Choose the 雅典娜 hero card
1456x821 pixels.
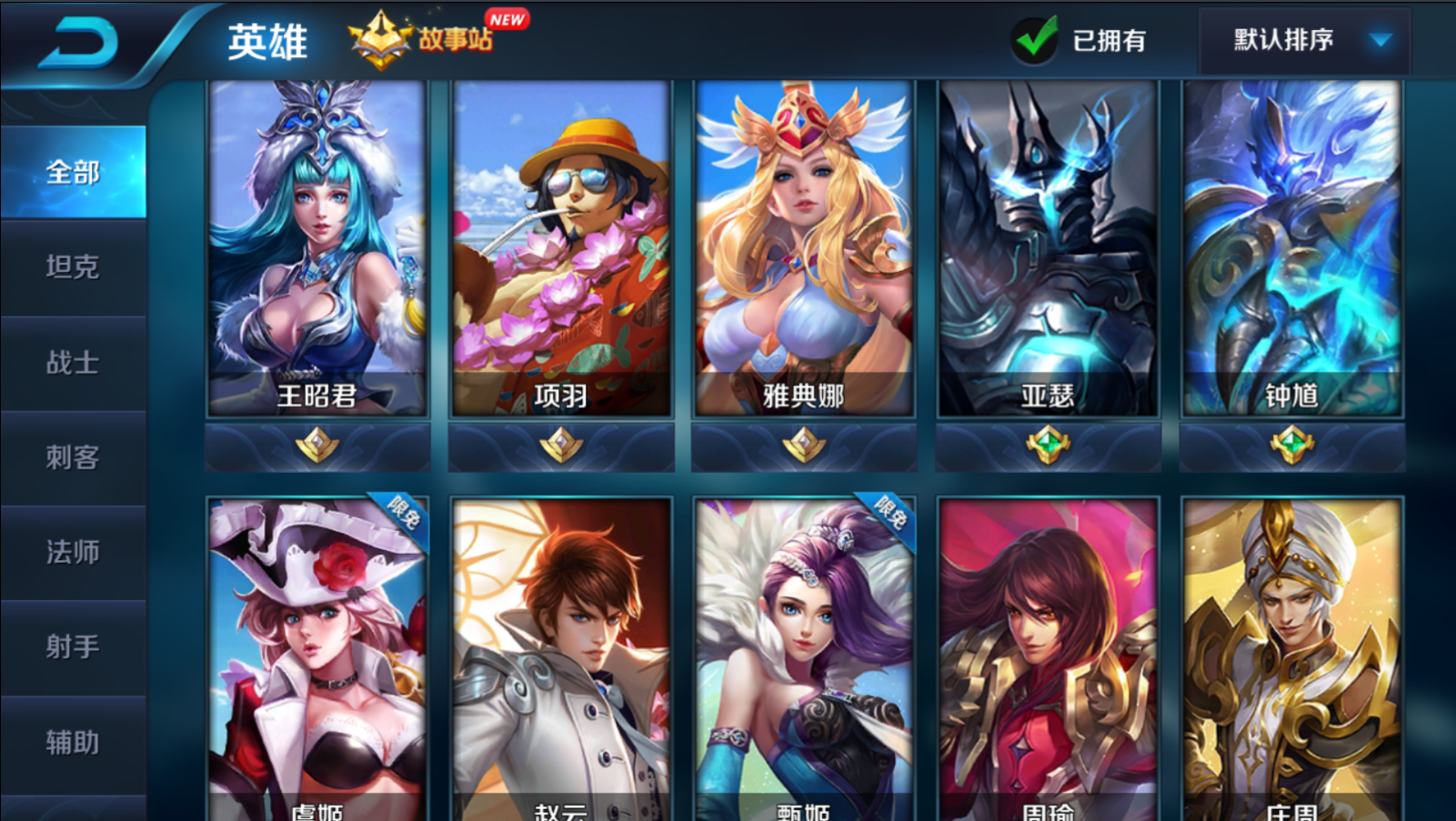pyautogui.click(x=804, y=248)
